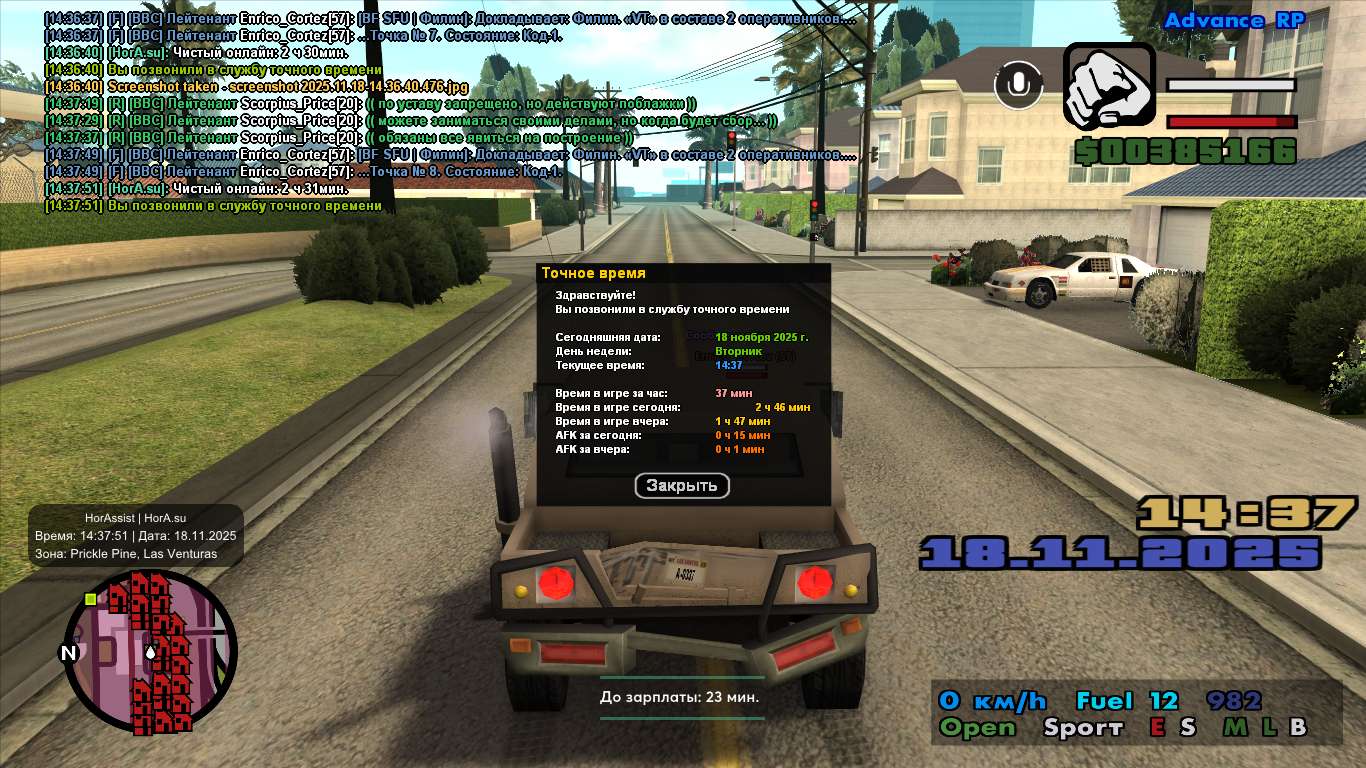
Task: Click the HorAssist info panel
Action: coord(136,535)
